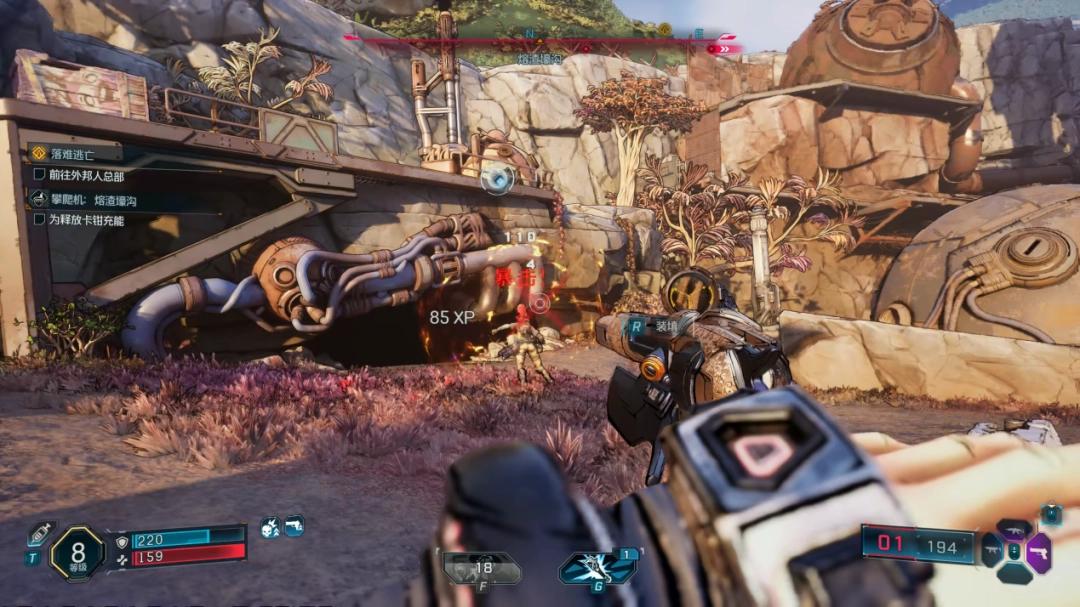This screenshot has width=1080, height=607.
Task: Select the skull status effect icon
Action: [269, 527]
